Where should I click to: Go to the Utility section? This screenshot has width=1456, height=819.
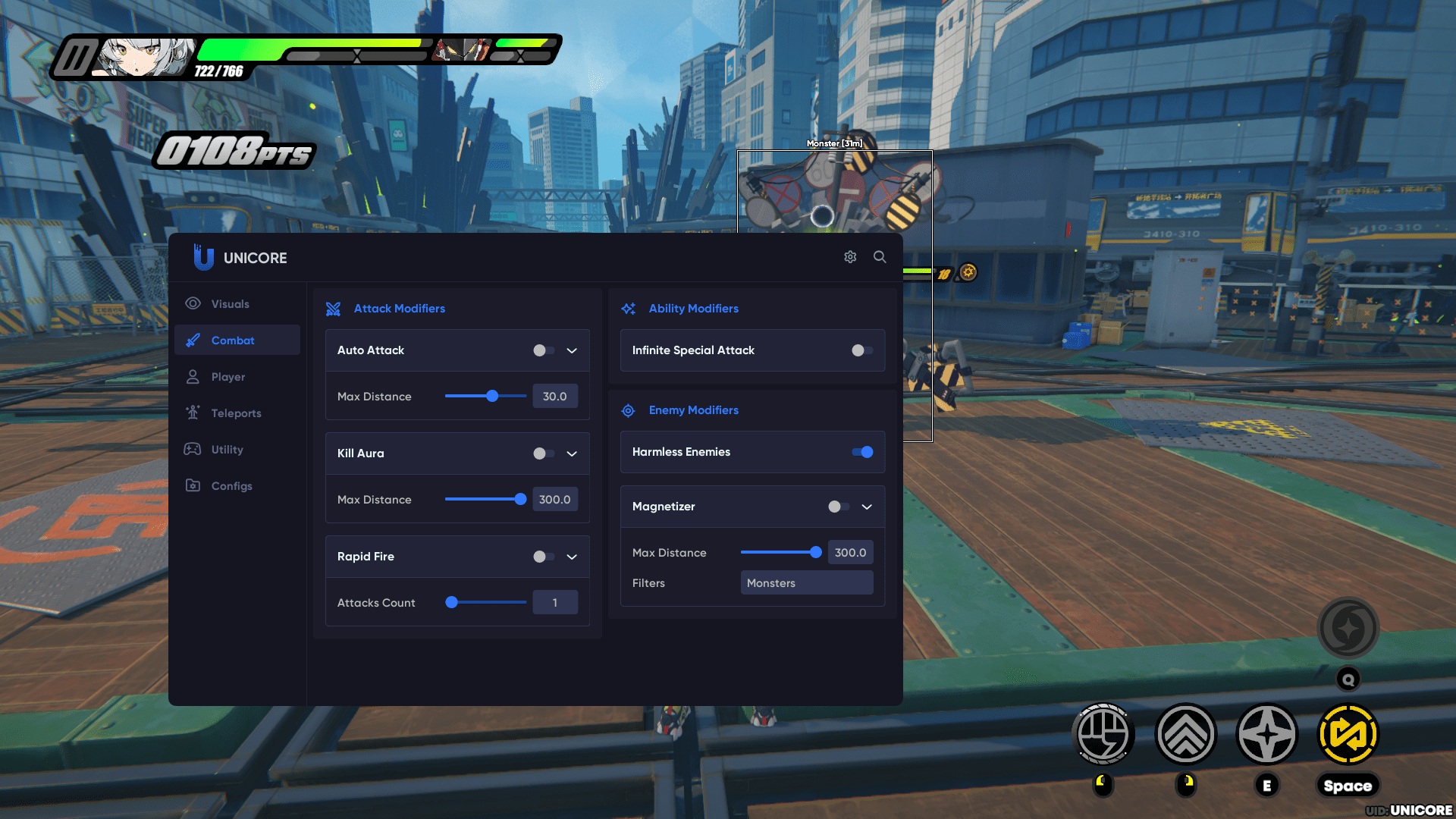click(227, 450)
